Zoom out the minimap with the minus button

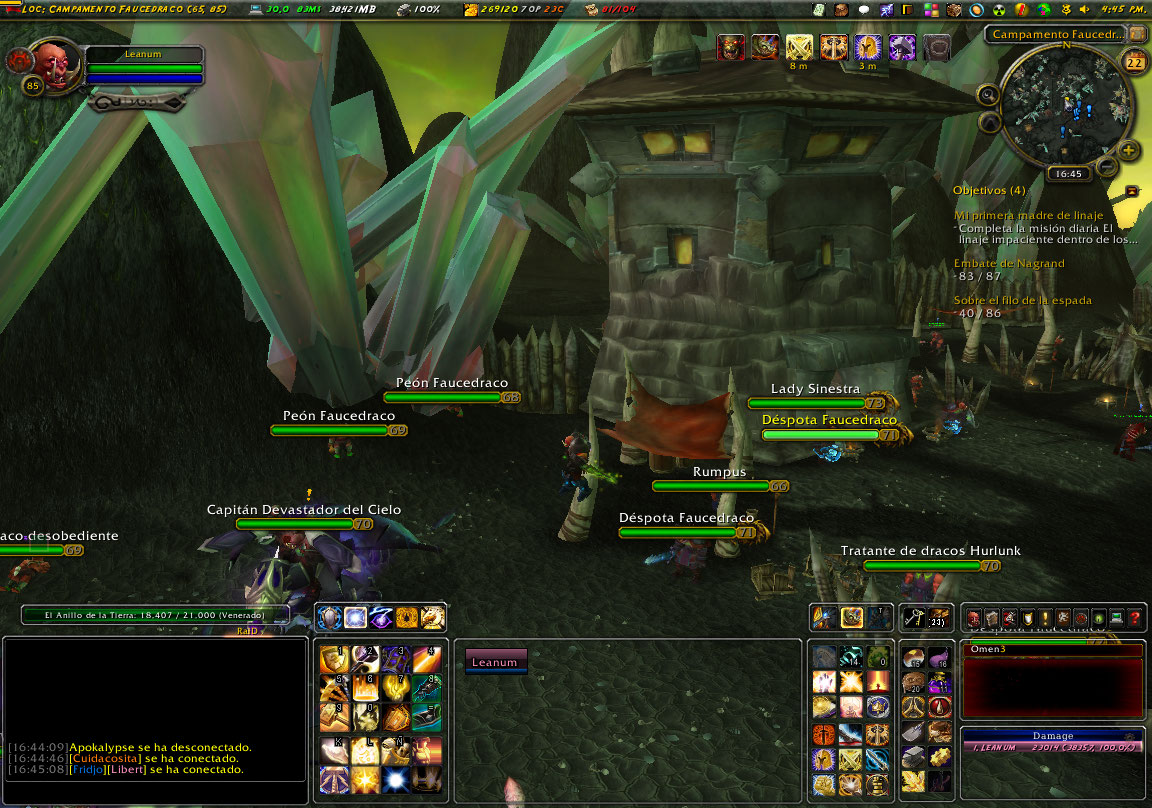pos(1107,166)
